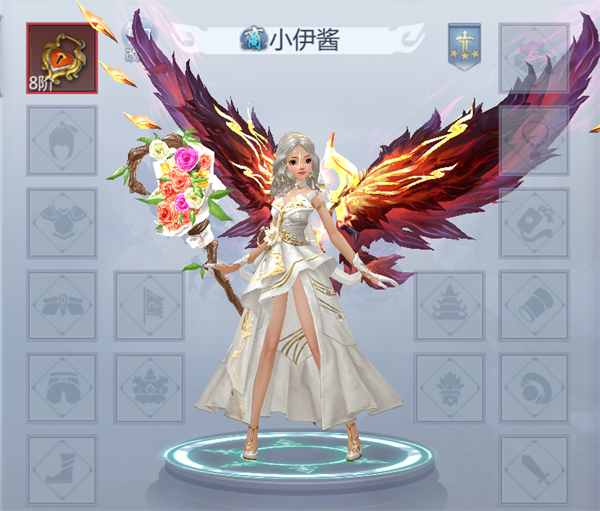Open the empty ring equipment slot
This screenshot has height=511, width=600.
click(x=534, y=387)
